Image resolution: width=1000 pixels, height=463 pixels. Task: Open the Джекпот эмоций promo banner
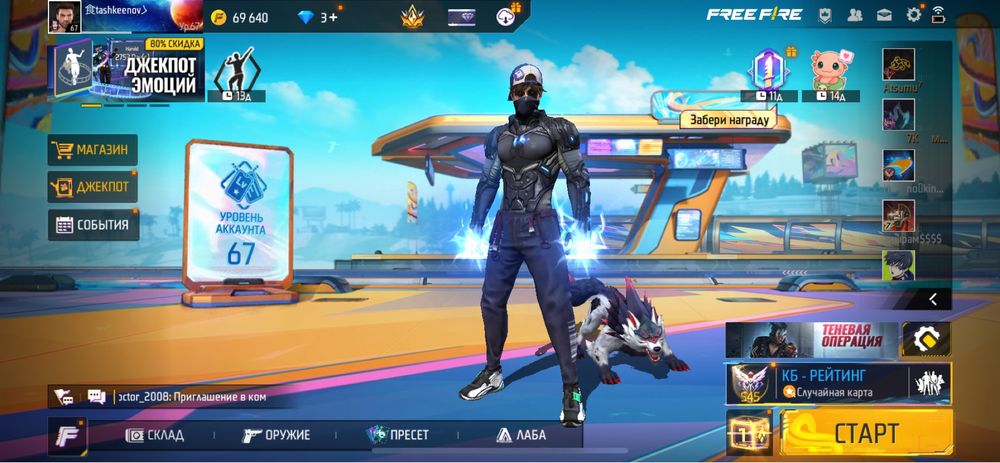click(x=125, y=70)
